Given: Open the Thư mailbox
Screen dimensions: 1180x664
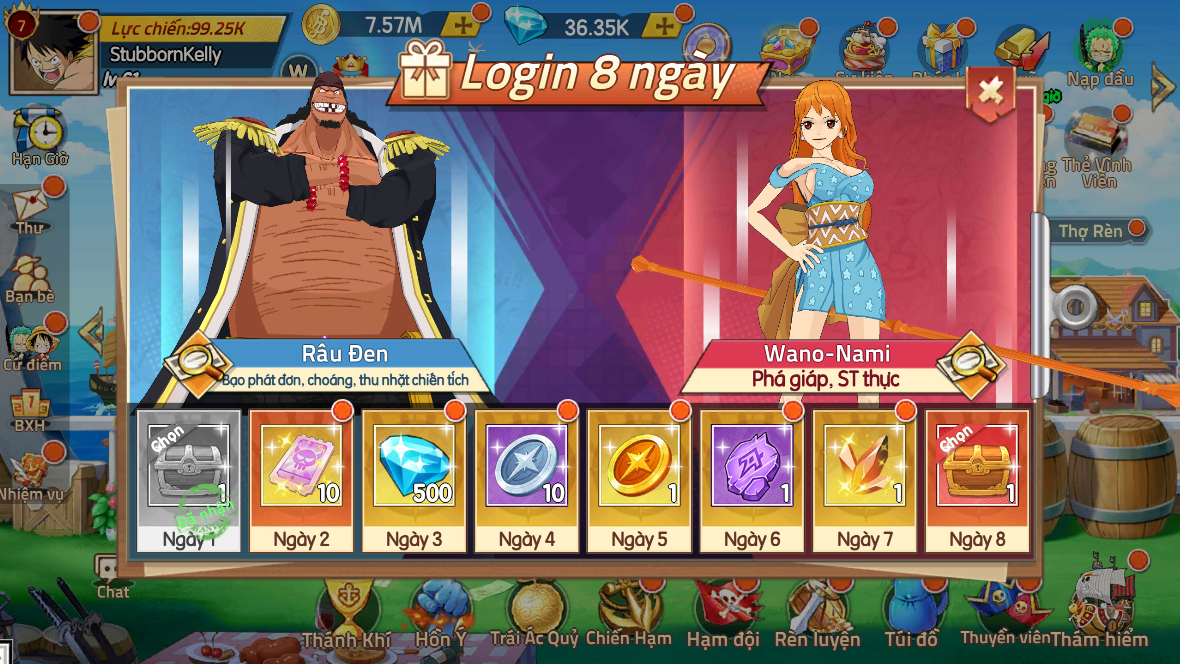Looking at the screenshot, I should tap(31, 207).
